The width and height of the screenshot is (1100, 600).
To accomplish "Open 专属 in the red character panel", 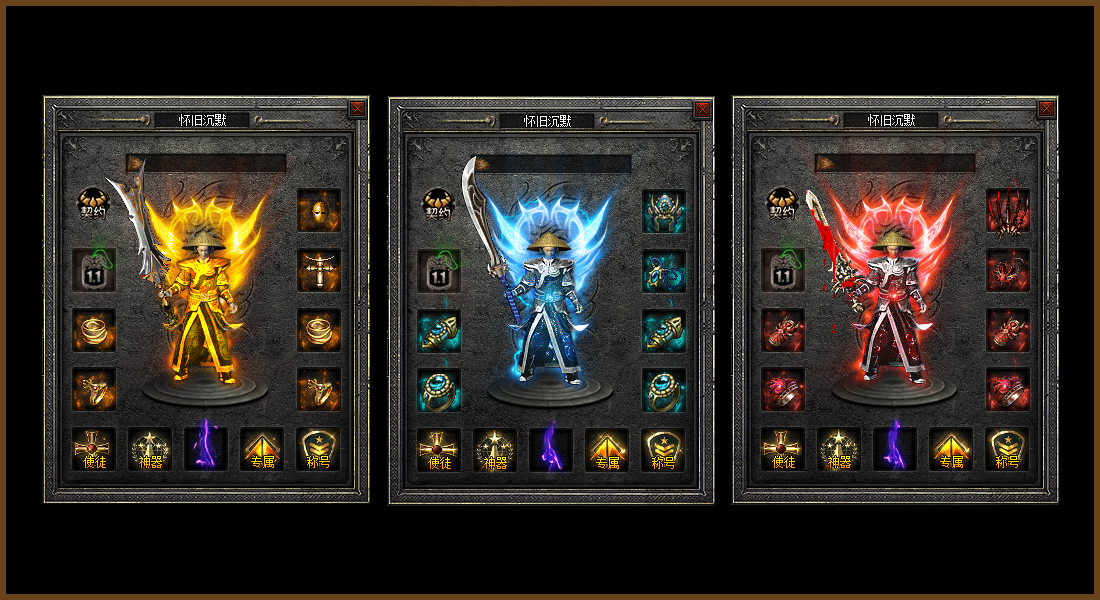I will [951, 450].
